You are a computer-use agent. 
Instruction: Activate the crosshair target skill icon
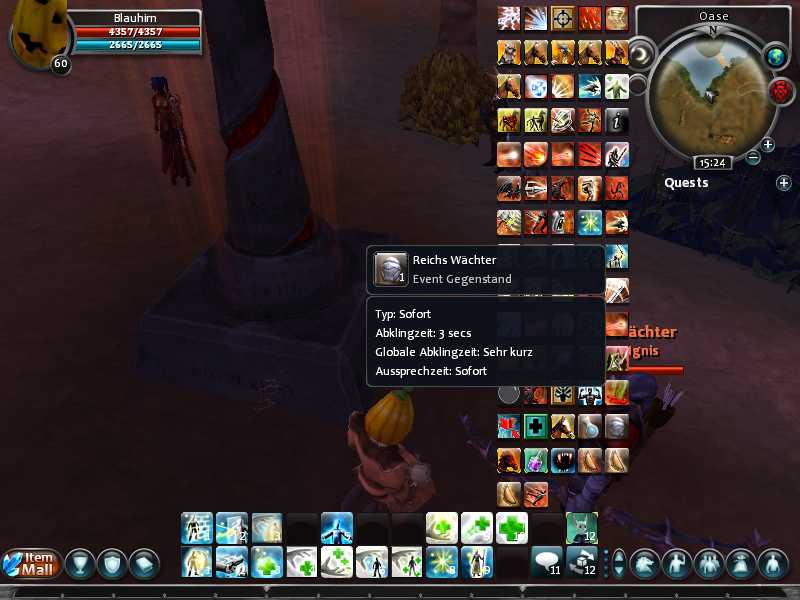tap(562, 18)
